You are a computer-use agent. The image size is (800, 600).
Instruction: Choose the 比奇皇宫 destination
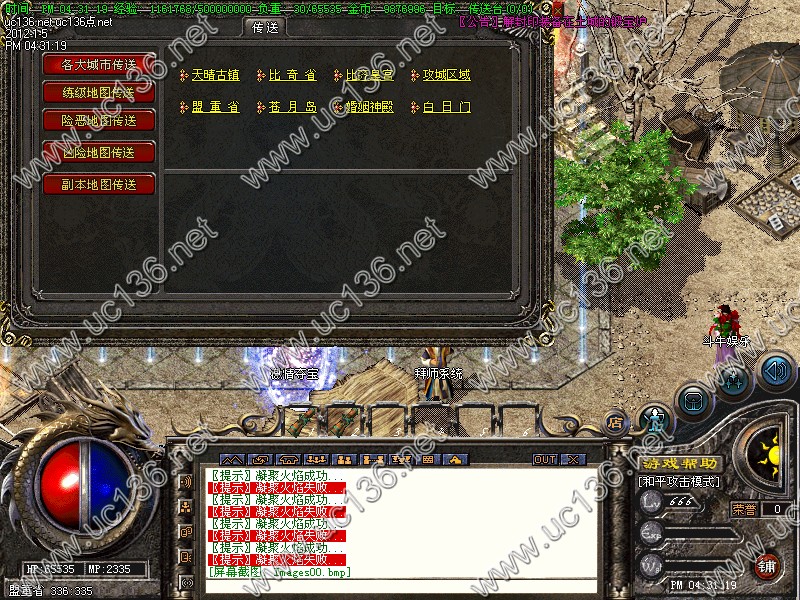pos(369,75)
